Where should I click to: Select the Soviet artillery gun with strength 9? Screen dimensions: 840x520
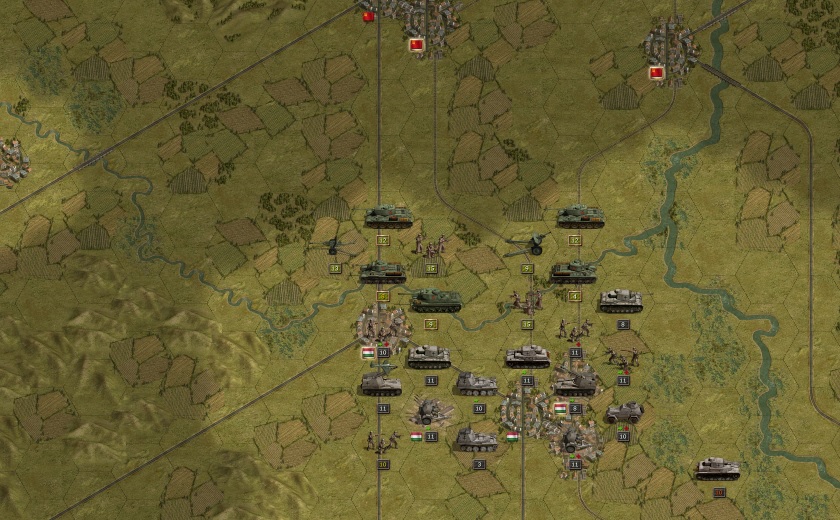(526, 245)
